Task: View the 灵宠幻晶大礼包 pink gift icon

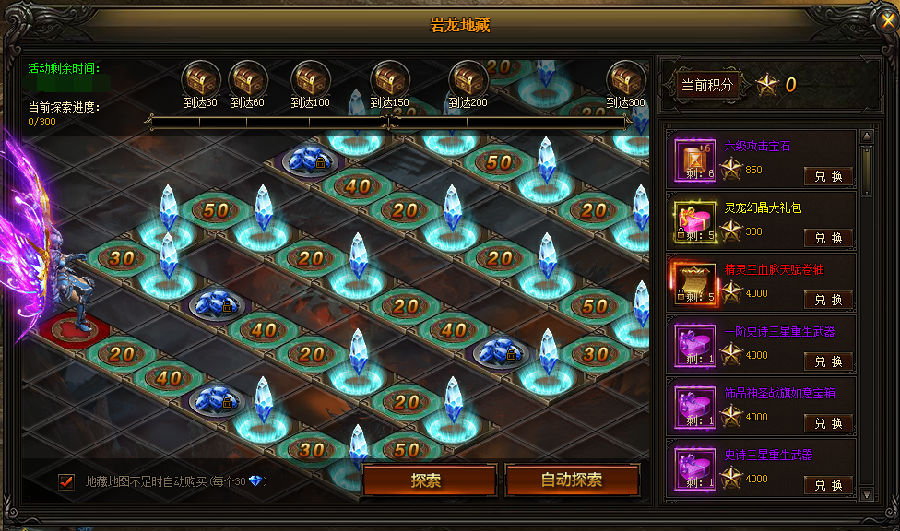Action: [x=696, y=222]
